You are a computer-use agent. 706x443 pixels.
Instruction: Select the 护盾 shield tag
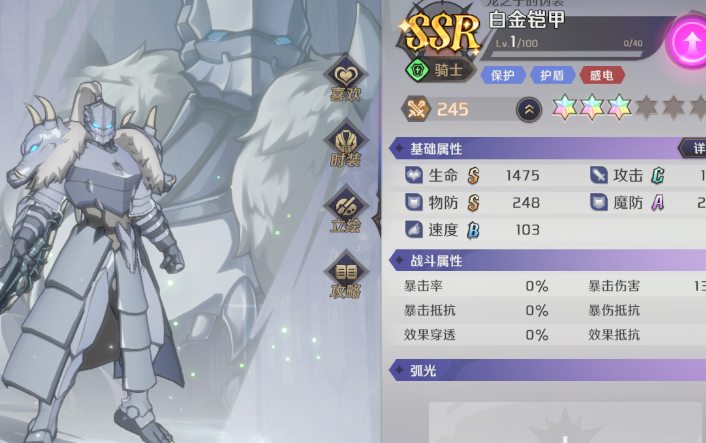point(552,75)
